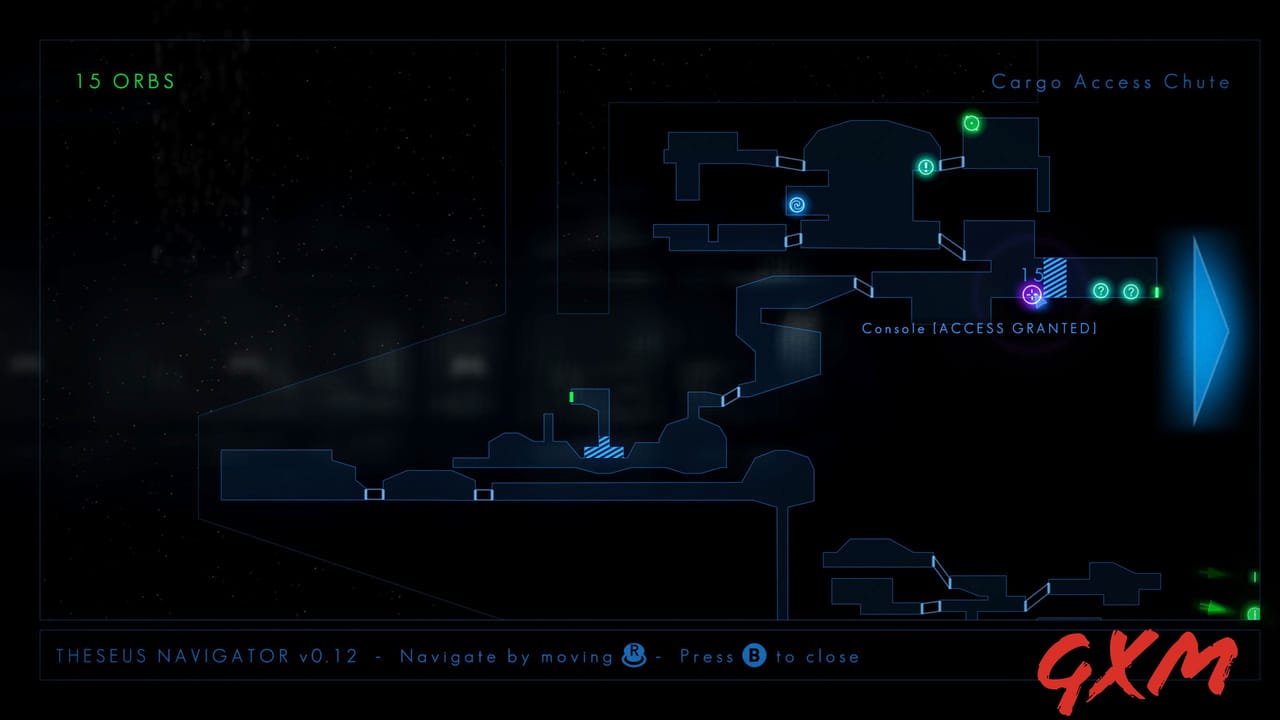Select the purple console marker labeled 15
This screenshot has width=1280, height=720.
pyautogui.click(x=1032, y=295)
